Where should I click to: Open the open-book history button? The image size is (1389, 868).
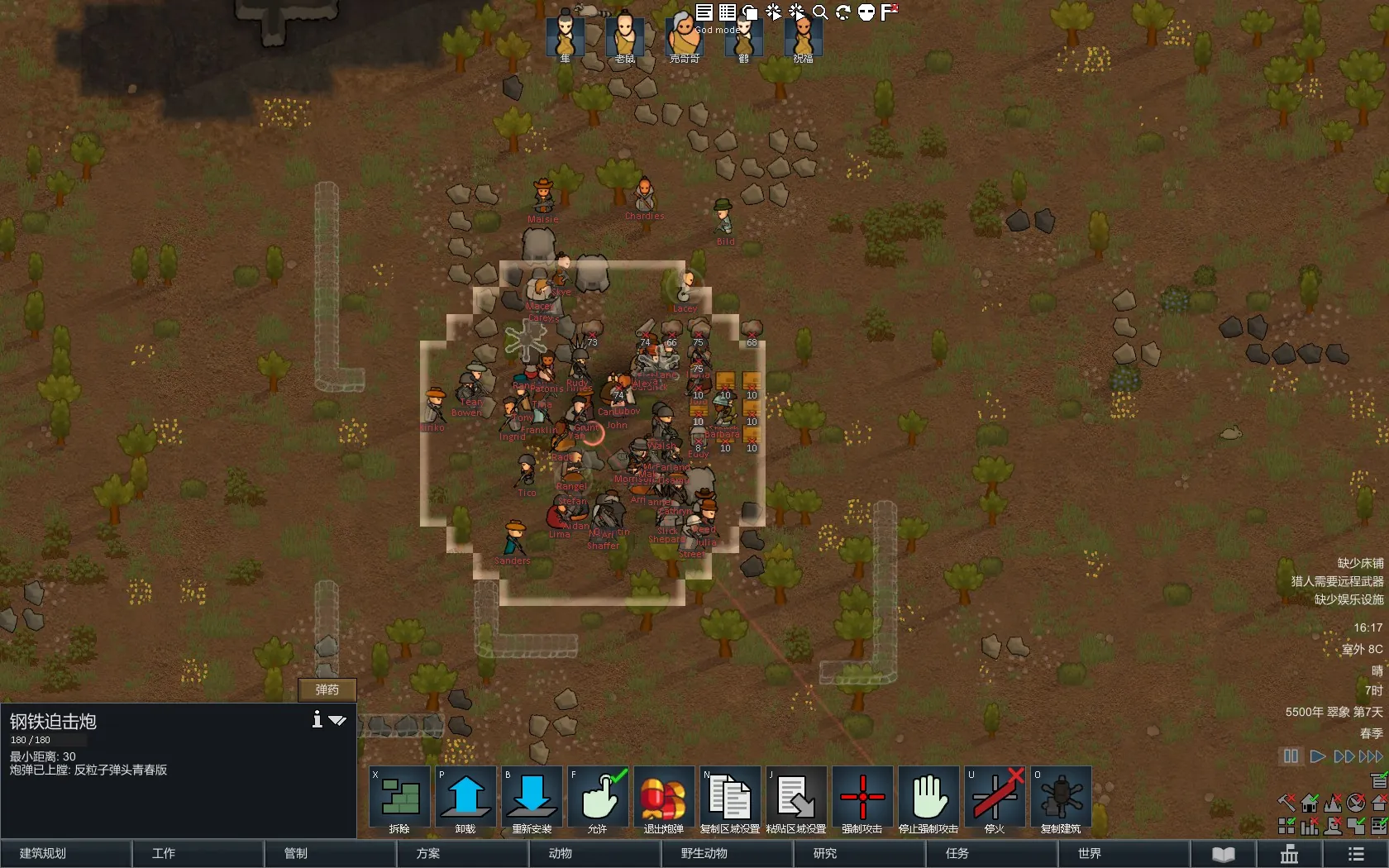pos(1224,854)
